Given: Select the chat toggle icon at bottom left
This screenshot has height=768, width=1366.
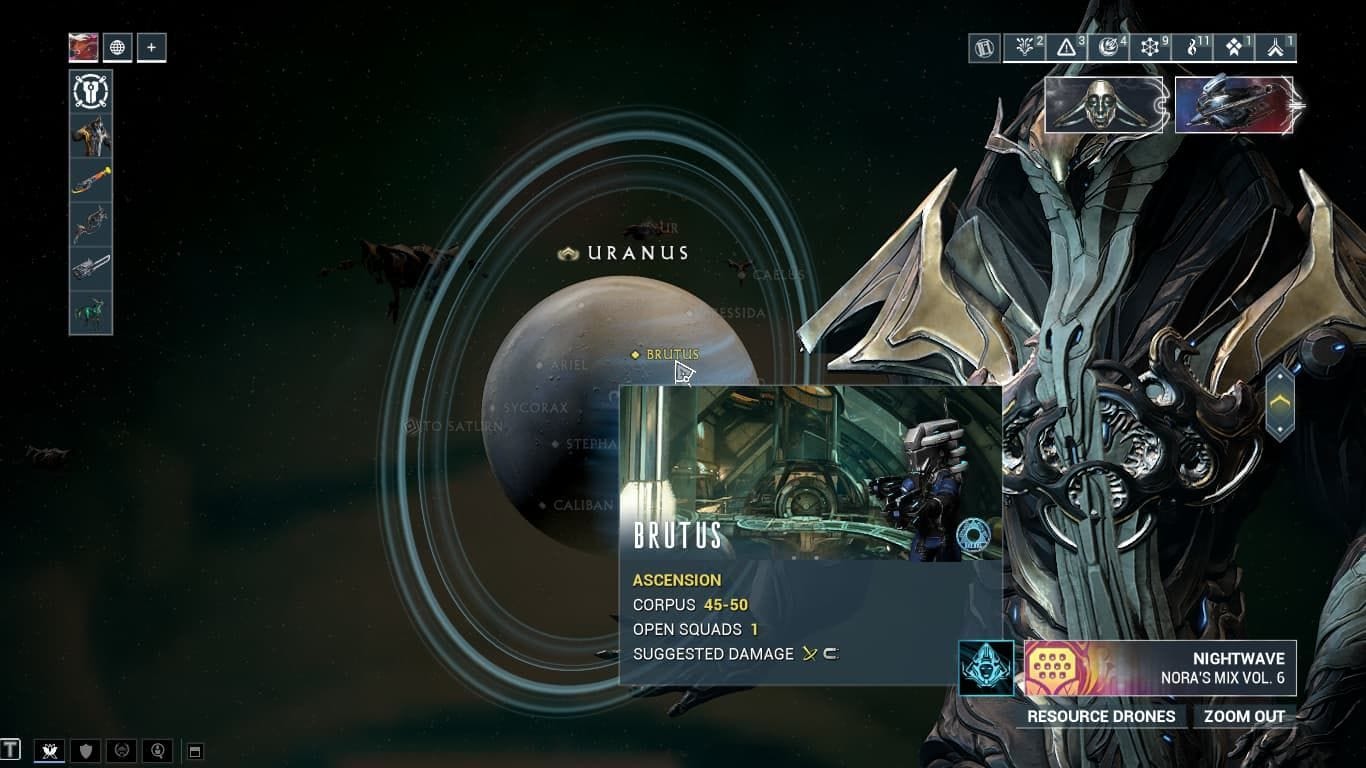Looking at the screenshot, I should click(x=10, y=752).
